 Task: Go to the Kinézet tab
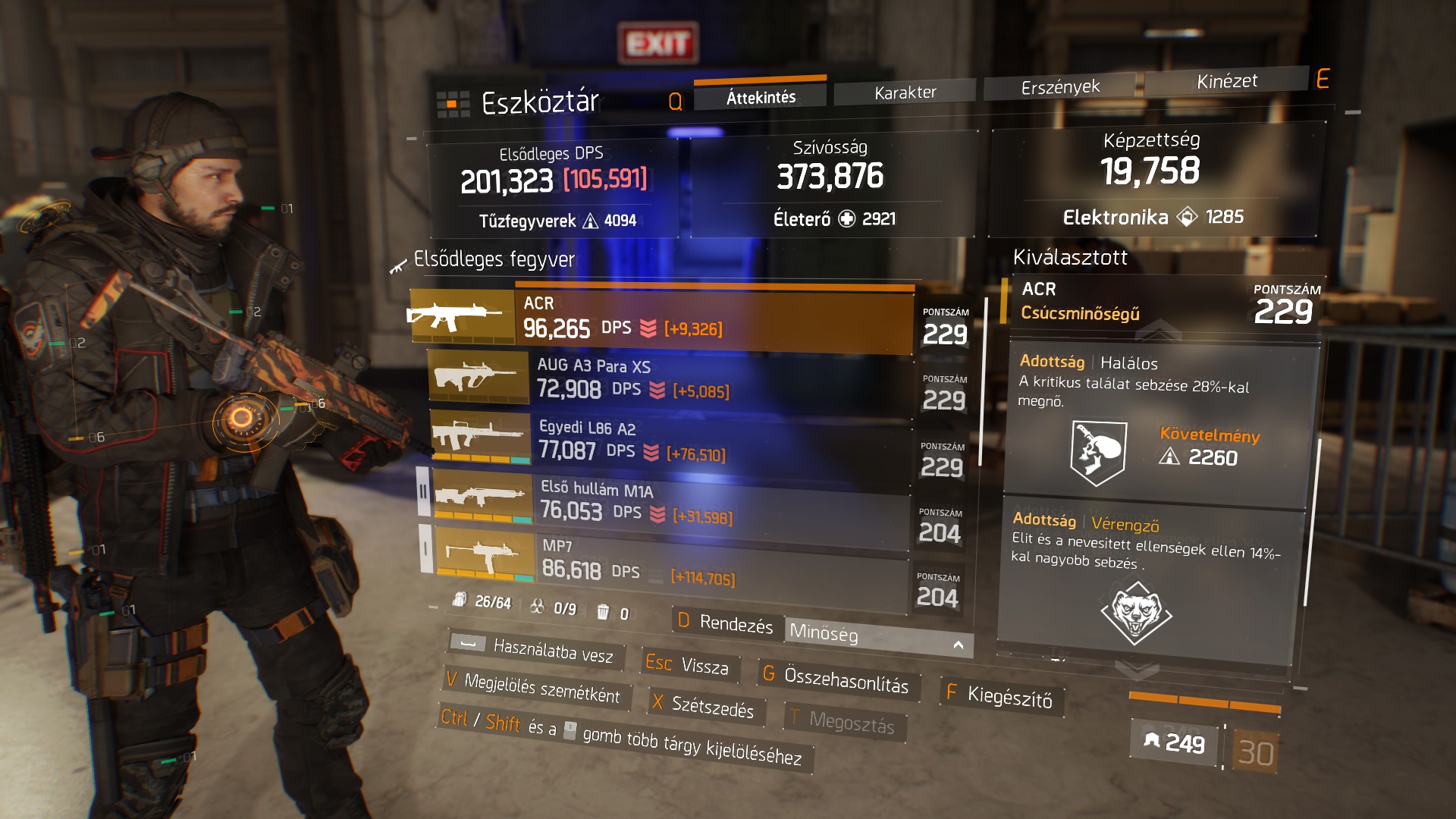[x=1226, y=81]
